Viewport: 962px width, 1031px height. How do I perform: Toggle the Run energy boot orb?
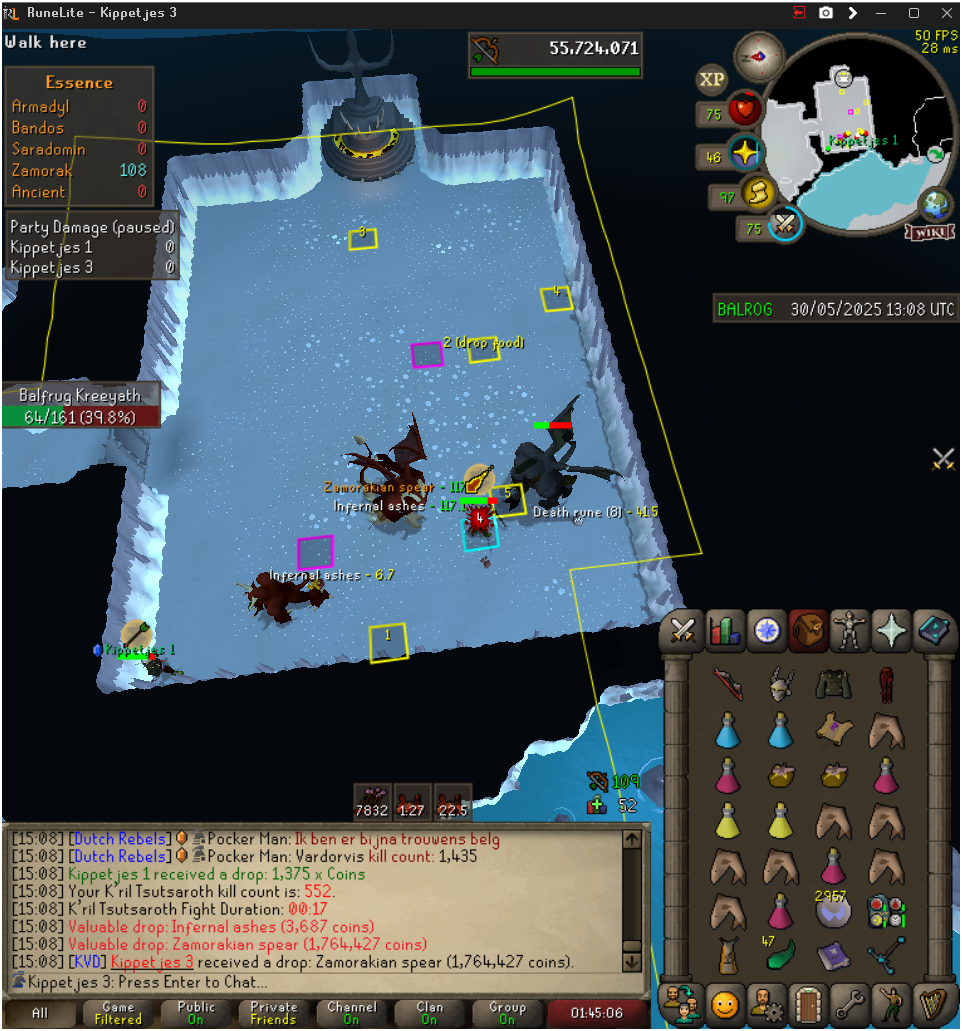tap(761, 192)
